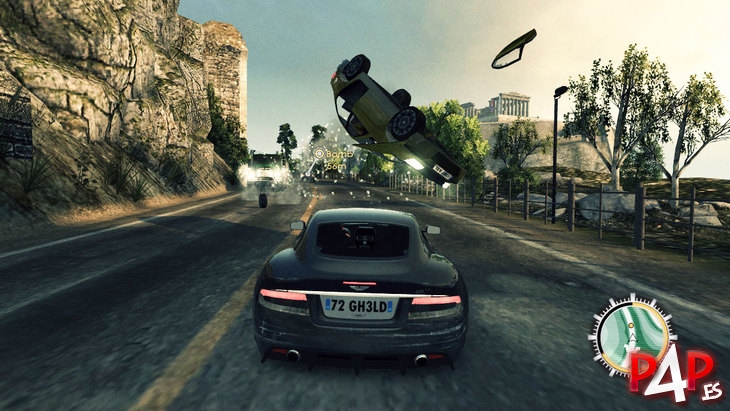Viewport: 730px width, 411px height.
Task: Select the Bomb objective marker
Action: pos(320,155)
